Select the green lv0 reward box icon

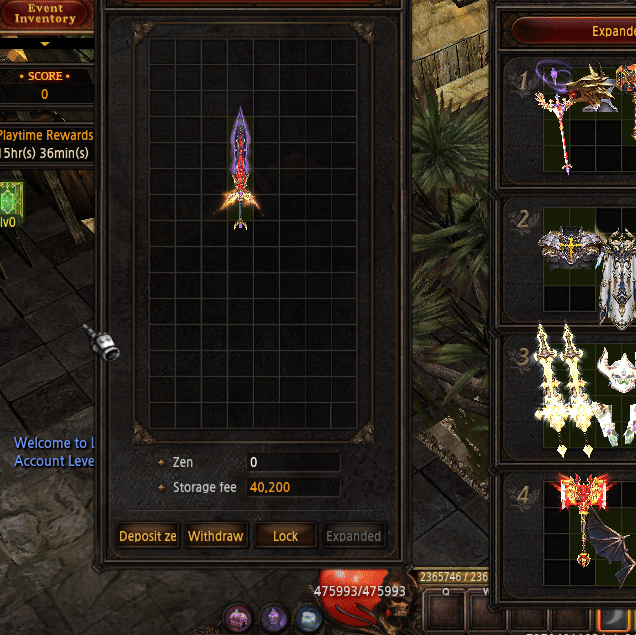click(9, 196)
